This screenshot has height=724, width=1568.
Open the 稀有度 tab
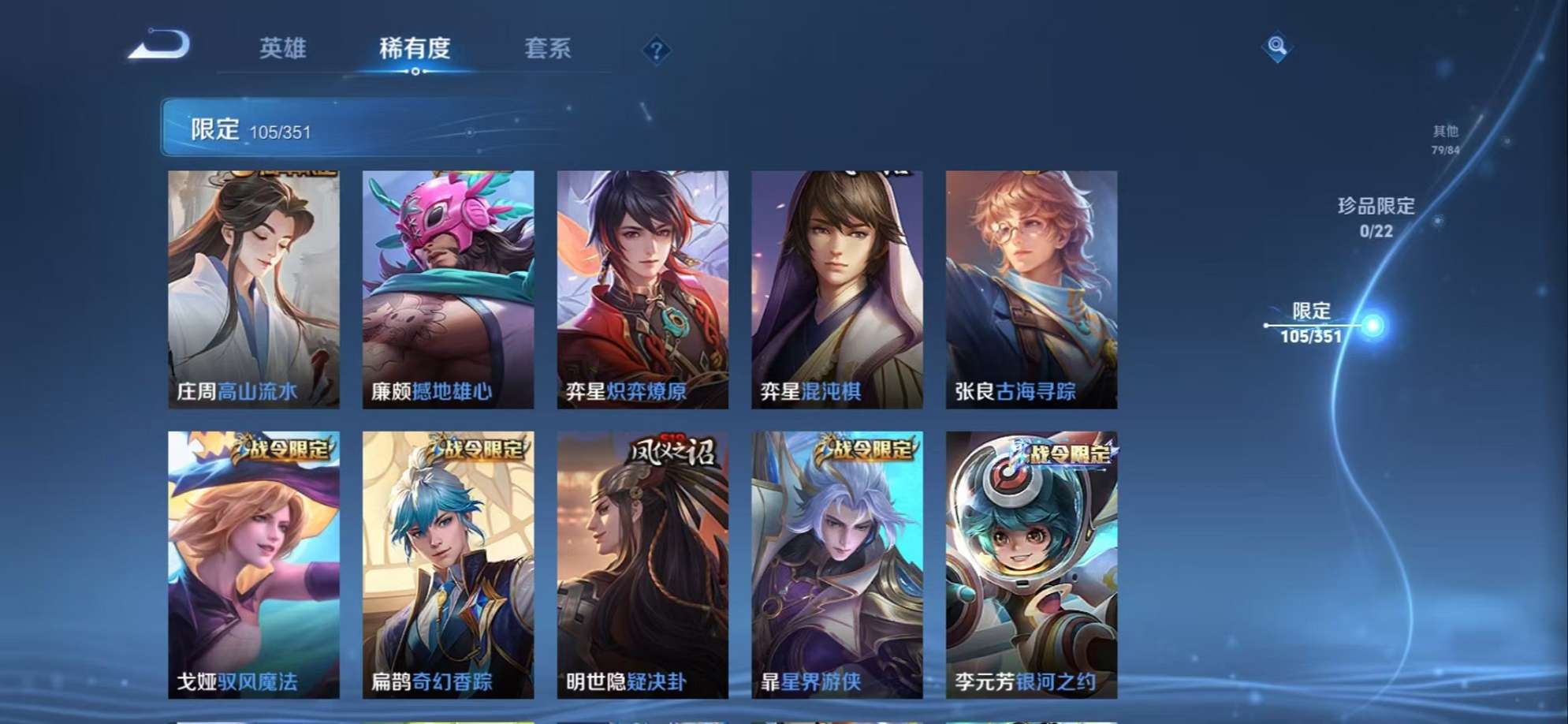pyautogui.click(x=416, y=49)
